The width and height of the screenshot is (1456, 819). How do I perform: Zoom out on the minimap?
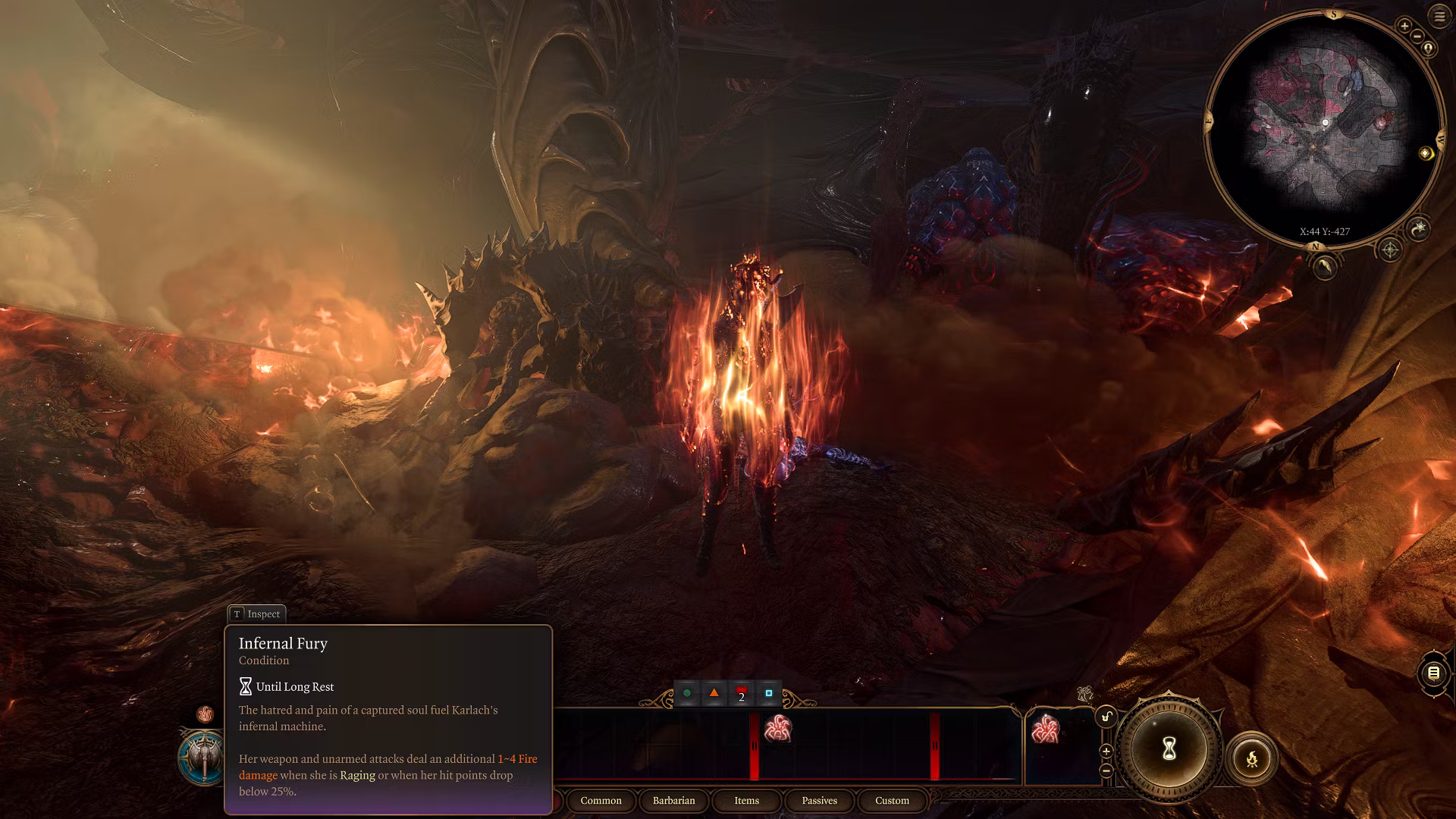pyautogui.click(x=1417, y=36)
